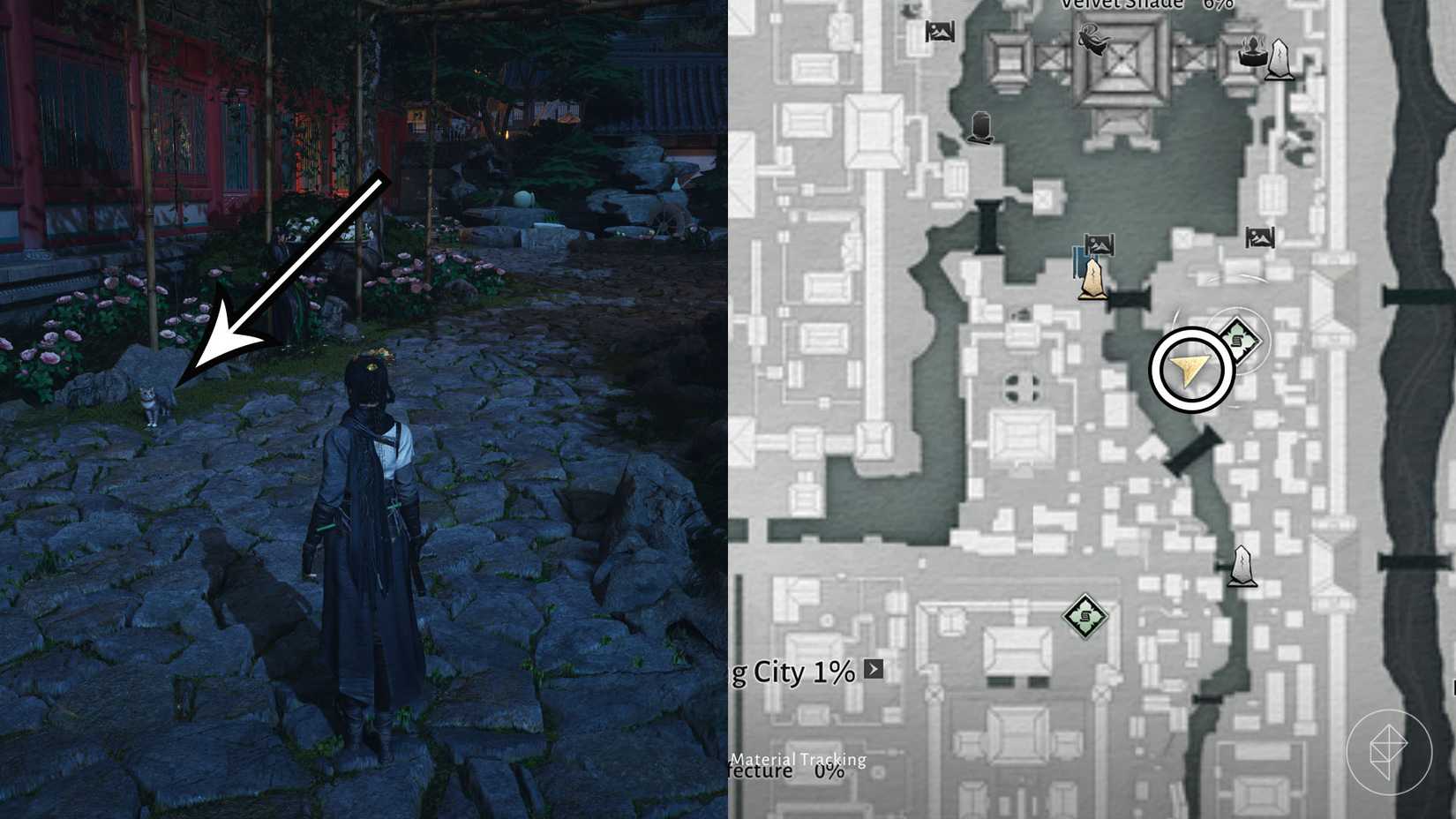Image resolution: width=1456 pixels, height=819 pixels.
Task: Click the Prefecture 0% progress indicator
Action: pyautogui.click(x=790, y=773)
